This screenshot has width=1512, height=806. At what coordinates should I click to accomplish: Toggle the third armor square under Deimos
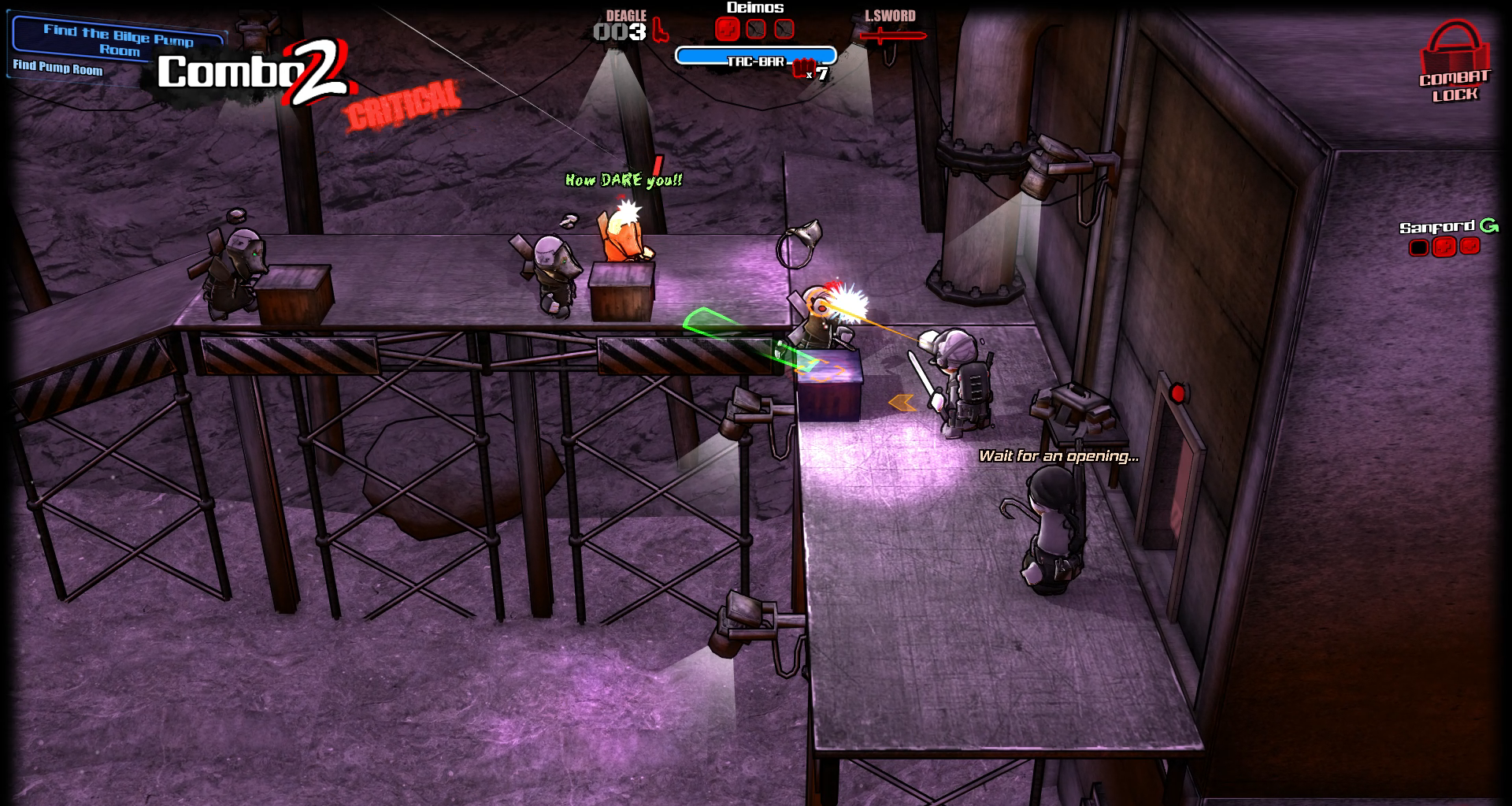[x=784, y=29]
